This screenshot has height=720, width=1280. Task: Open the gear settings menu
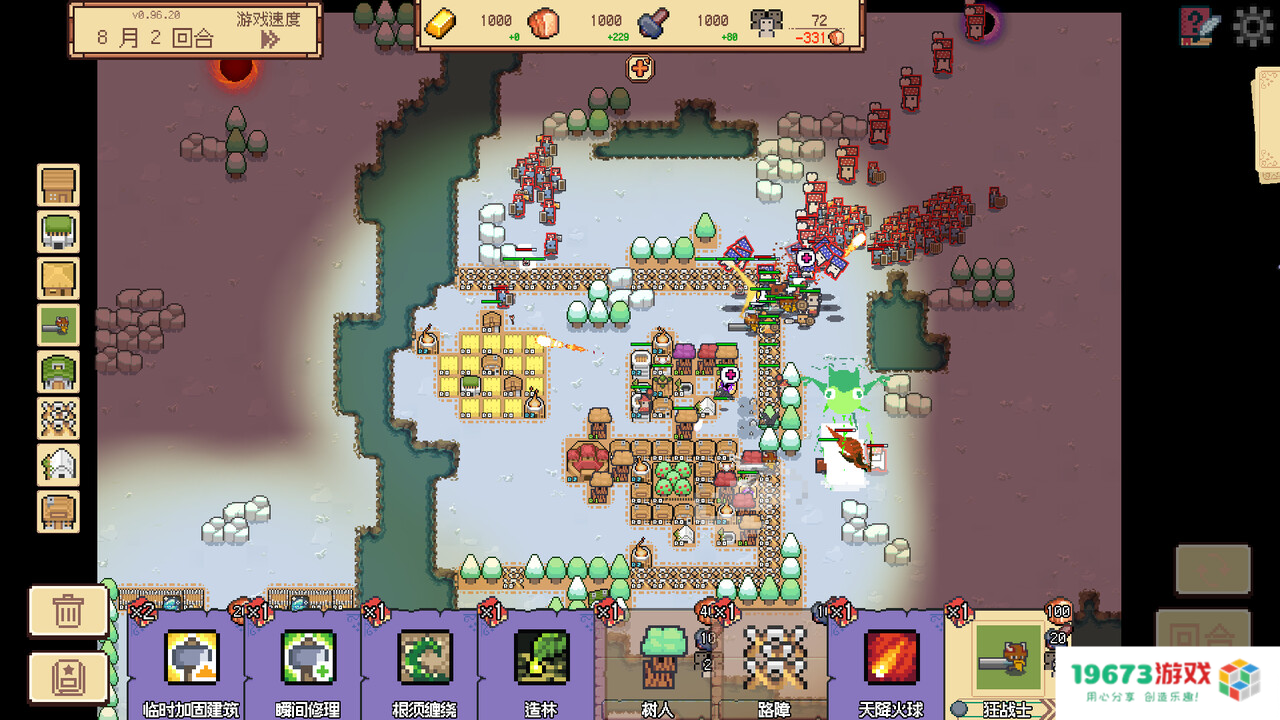[x=1253, y=26]
